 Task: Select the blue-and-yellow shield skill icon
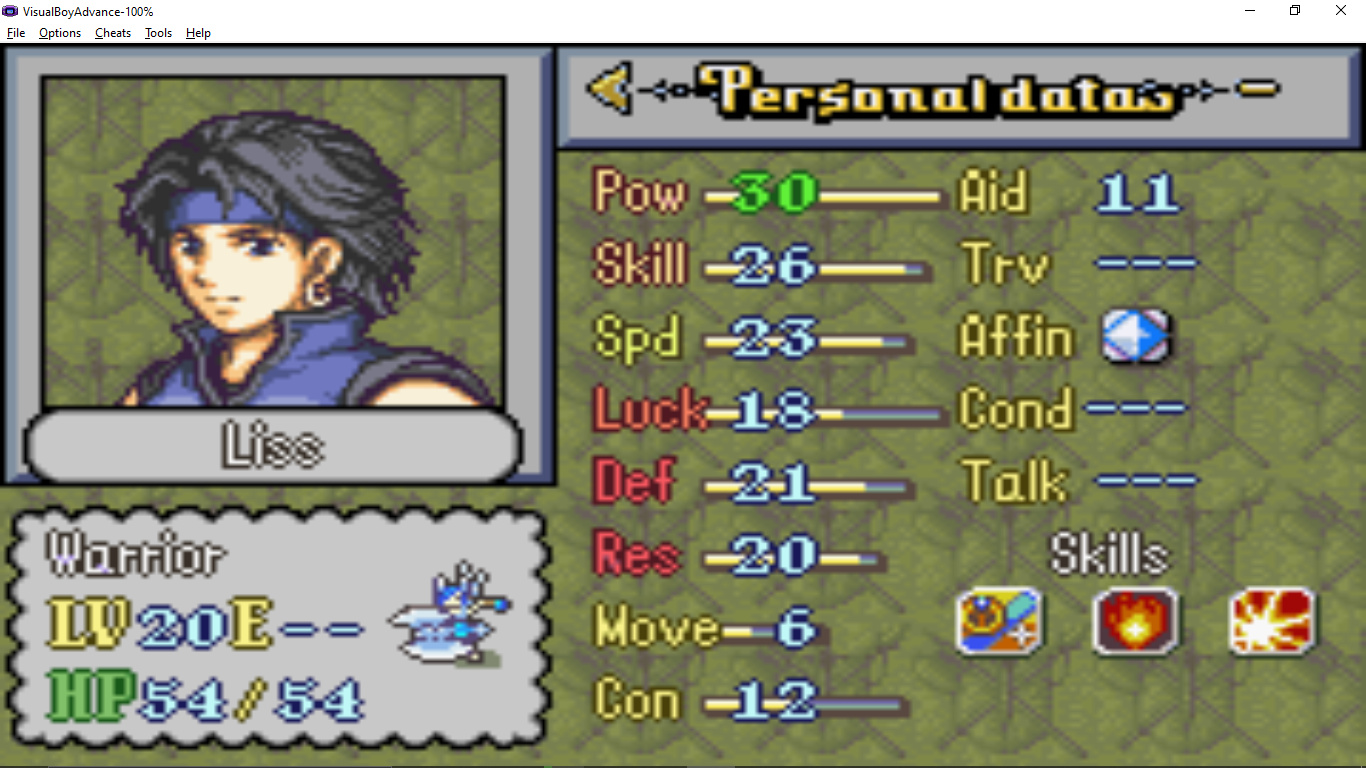998,621
